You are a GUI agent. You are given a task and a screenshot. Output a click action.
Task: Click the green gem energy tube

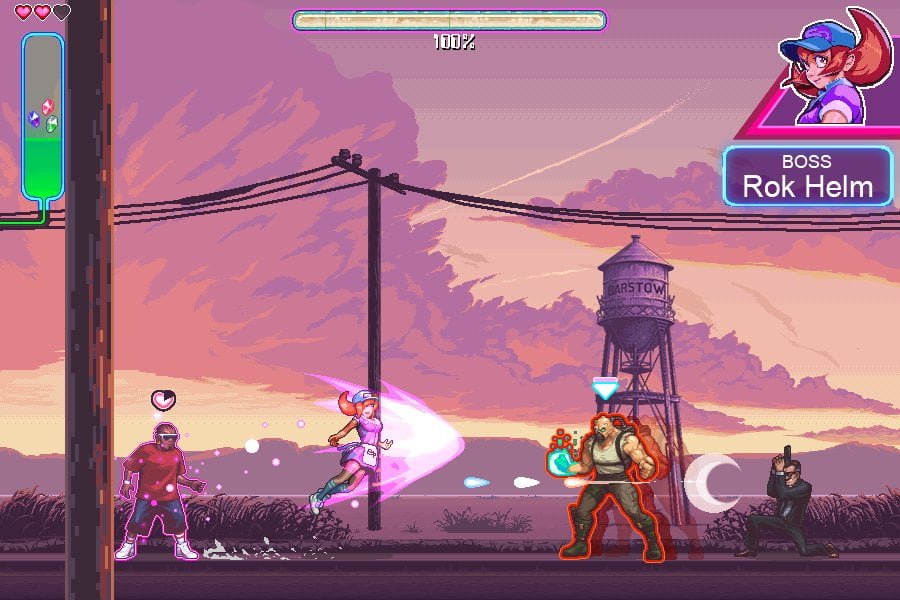42,118
